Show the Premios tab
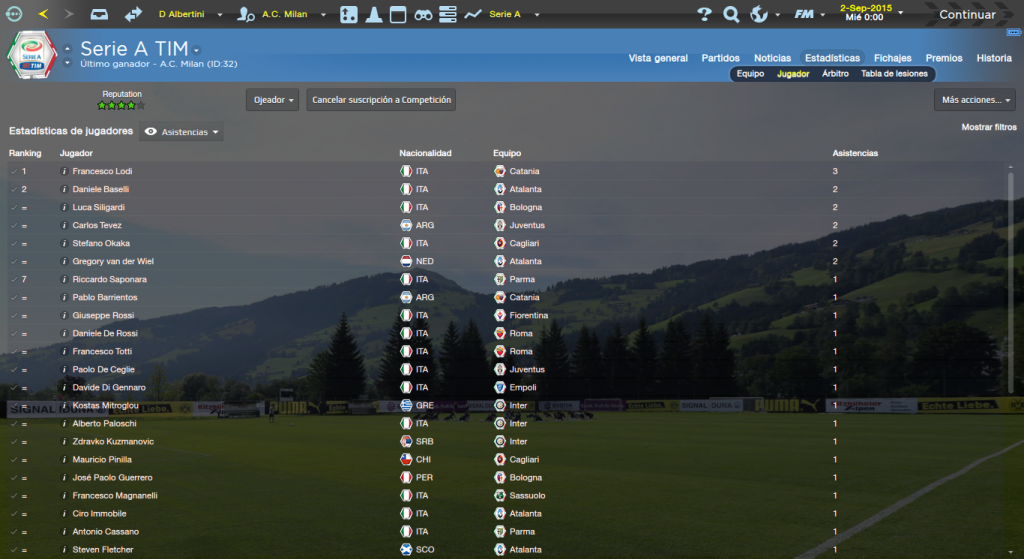Screen dimensions: 1024x559 click(944, 58)
